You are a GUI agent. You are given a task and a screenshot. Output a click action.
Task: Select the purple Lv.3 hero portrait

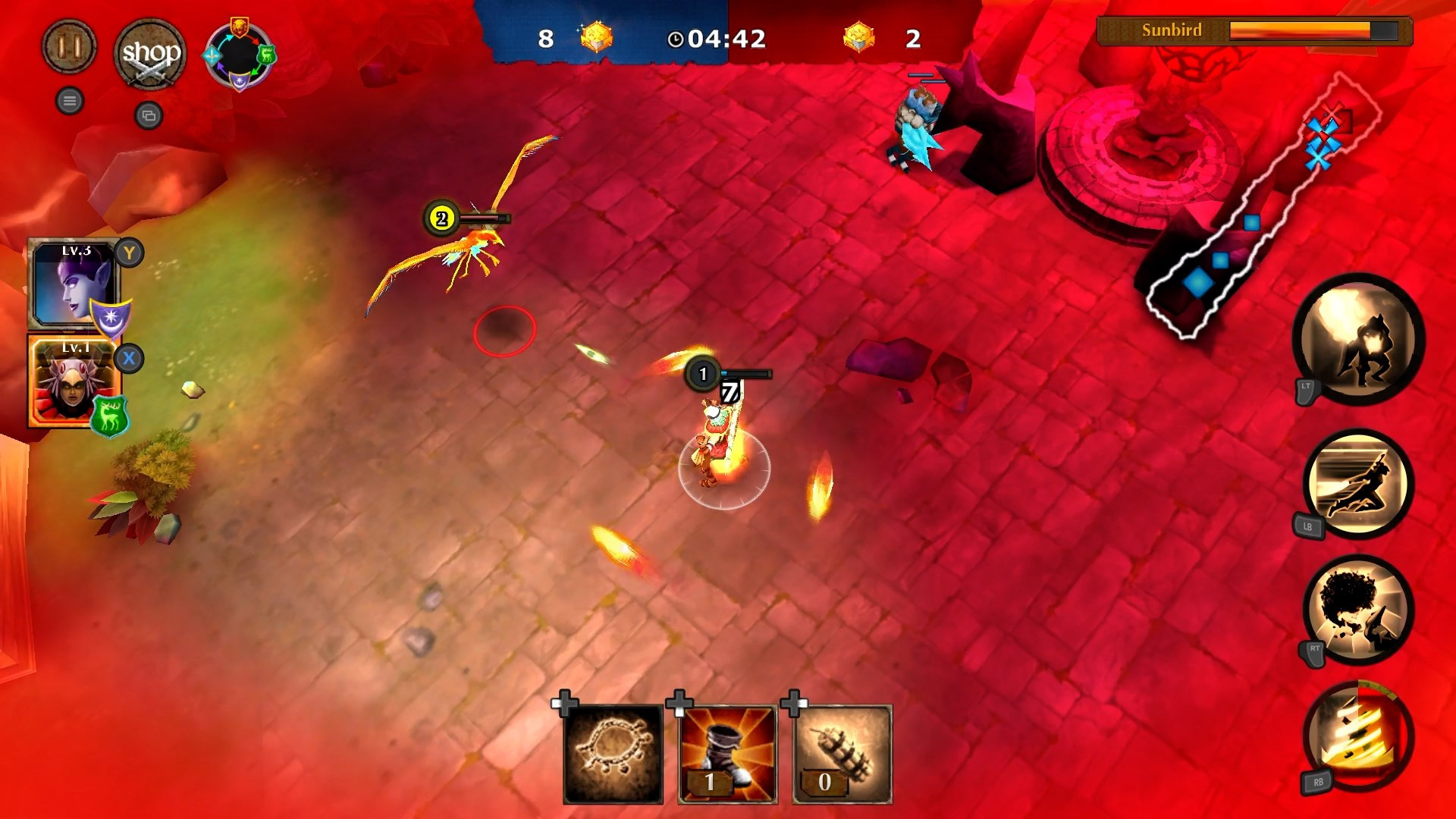(74, 284)
